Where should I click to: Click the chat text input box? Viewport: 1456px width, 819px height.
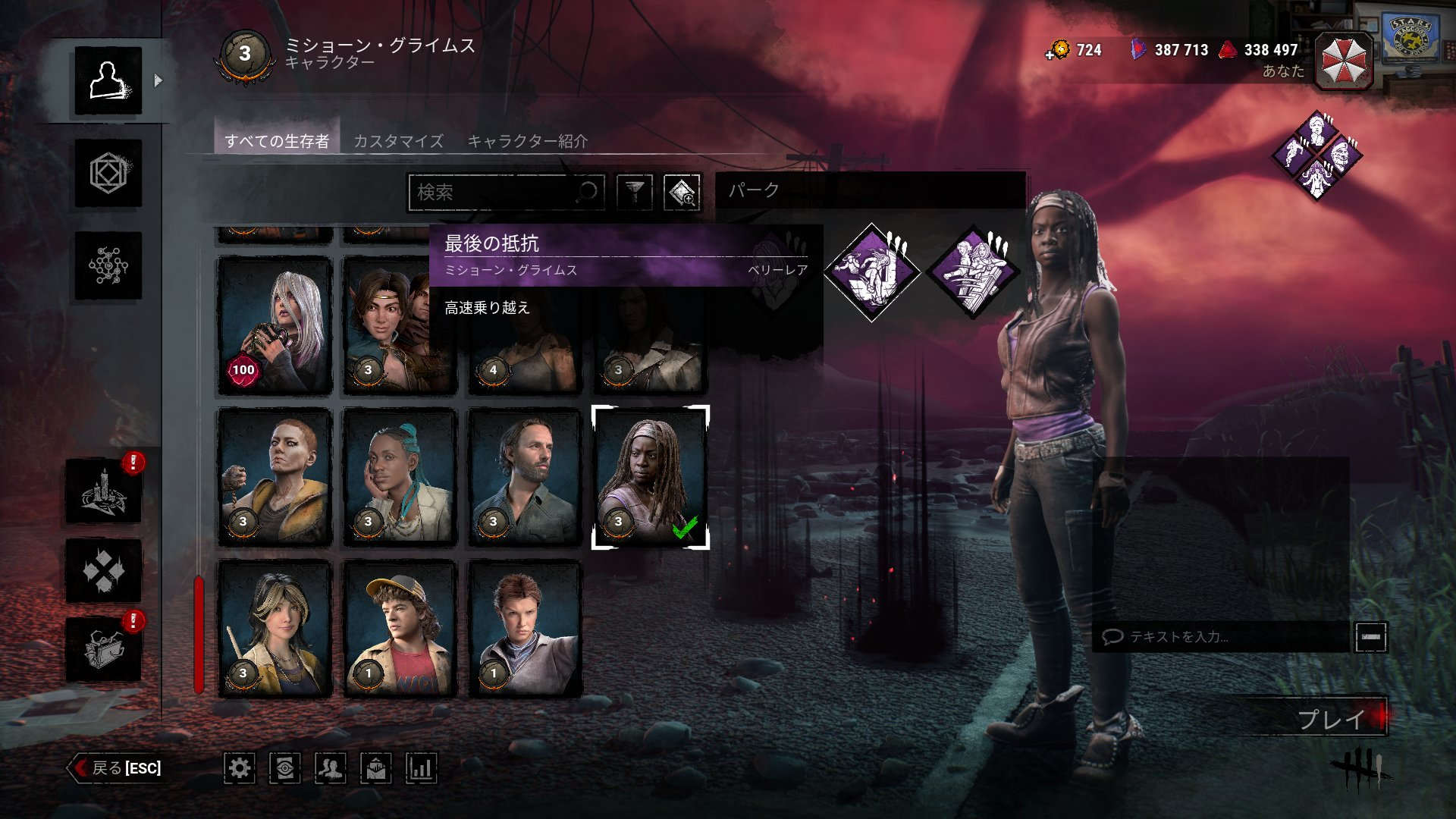[x=1221, y=636]
